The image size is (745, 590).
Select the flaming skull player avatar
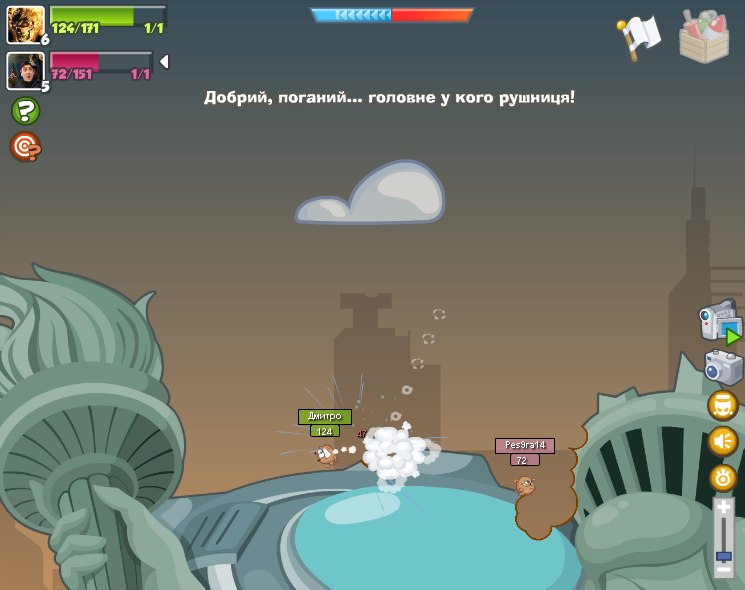[x=25, y=24]
